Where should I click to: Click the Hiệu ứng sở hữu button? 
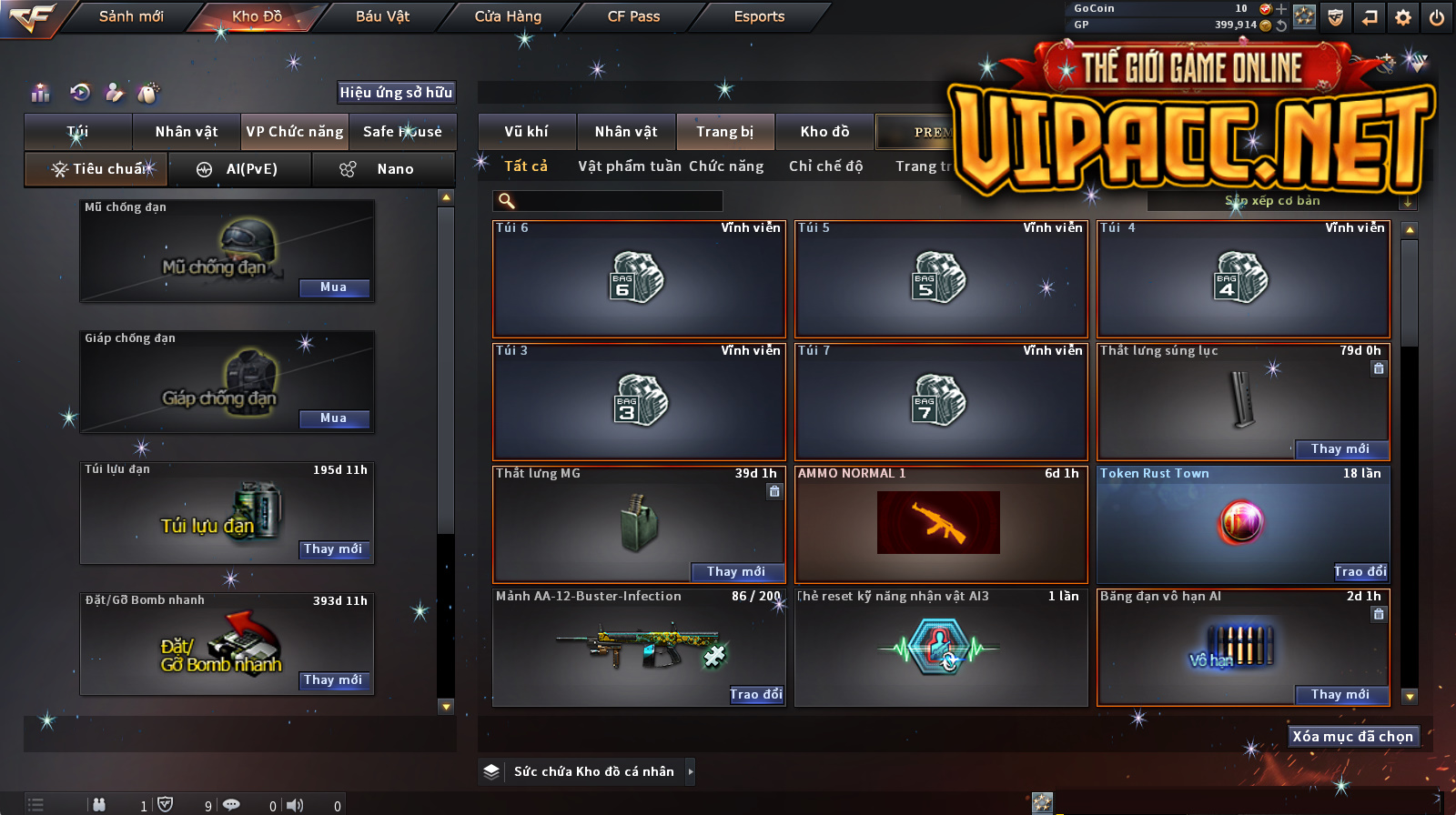[x=396, y=92]
